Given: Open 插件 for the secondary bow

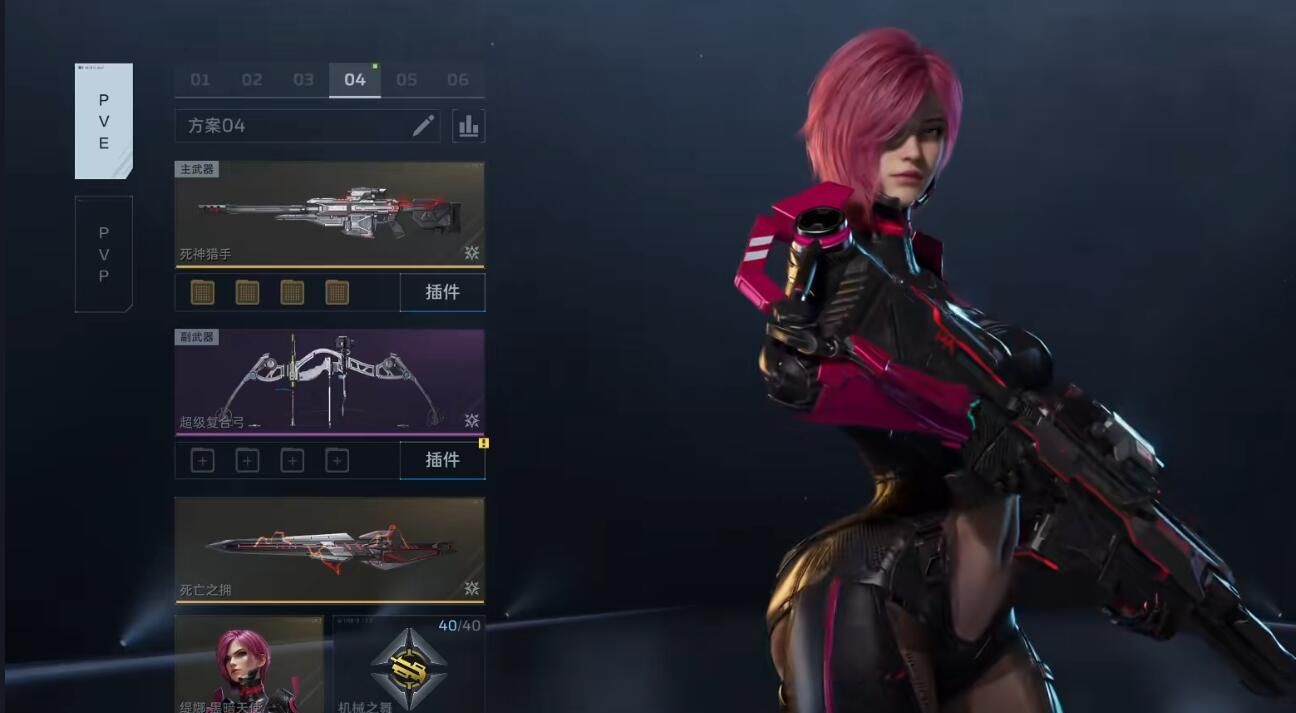Looking at the screenshot, I should click(x=442, y=460).
